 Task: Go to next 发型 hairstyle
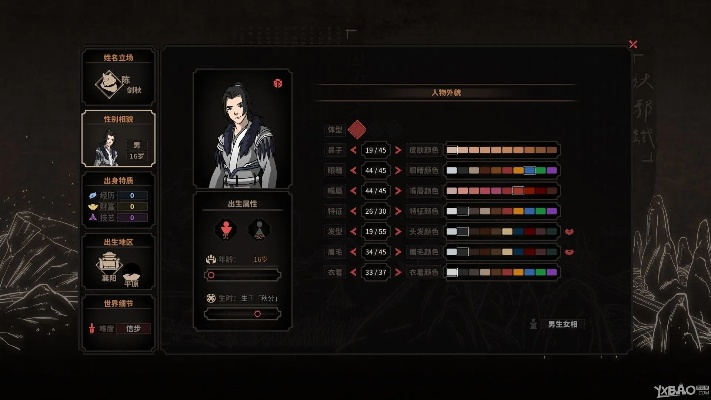coord(397,232)
